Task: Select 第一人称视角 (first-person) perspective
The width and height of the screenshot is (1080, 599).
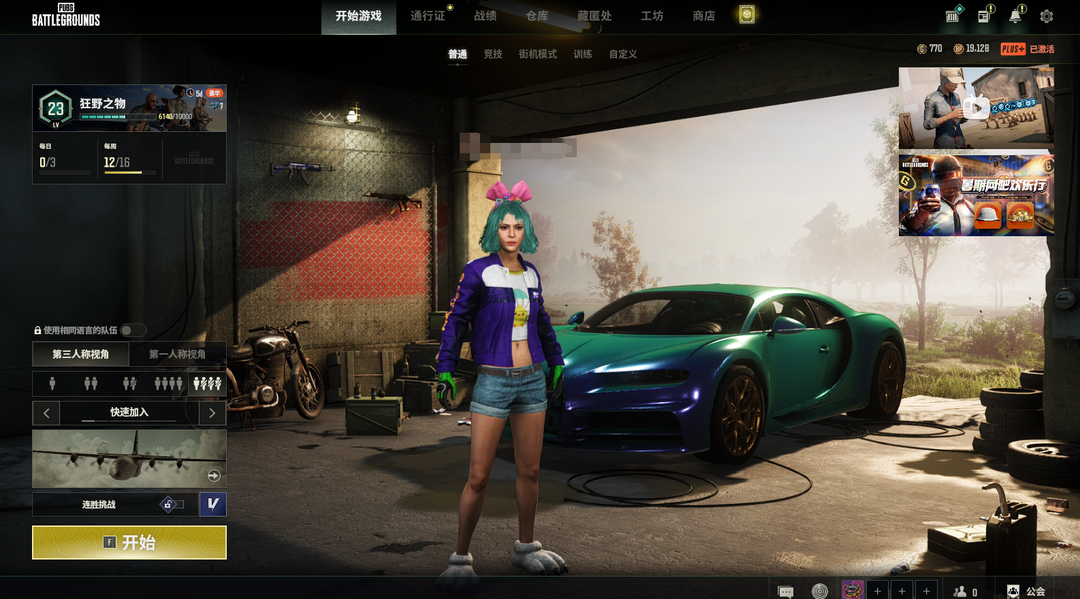Action: (x=177, y=354)
